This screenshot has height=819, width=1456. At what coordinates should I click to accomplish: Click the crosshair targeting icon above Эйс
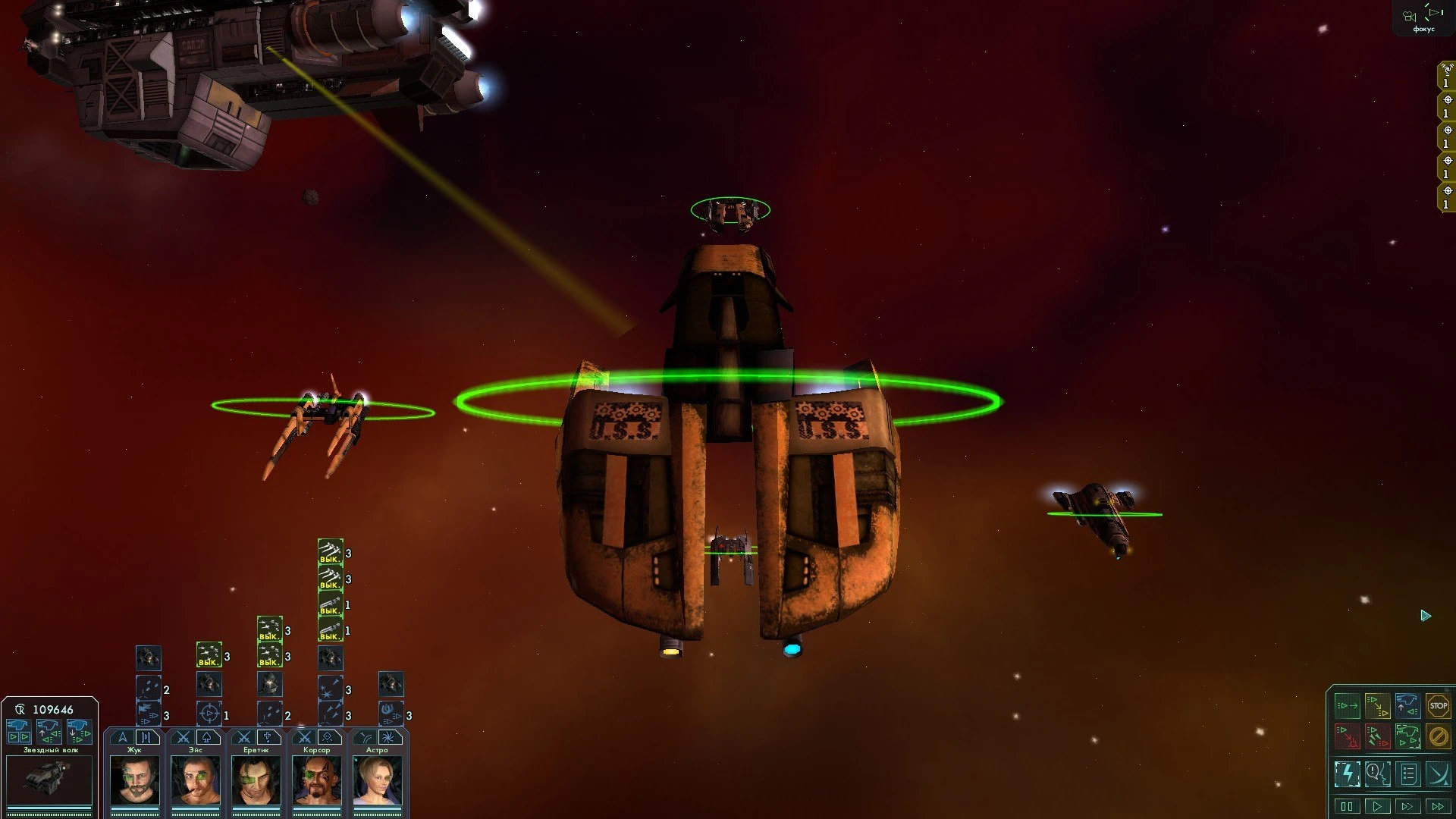pos(209,714)
